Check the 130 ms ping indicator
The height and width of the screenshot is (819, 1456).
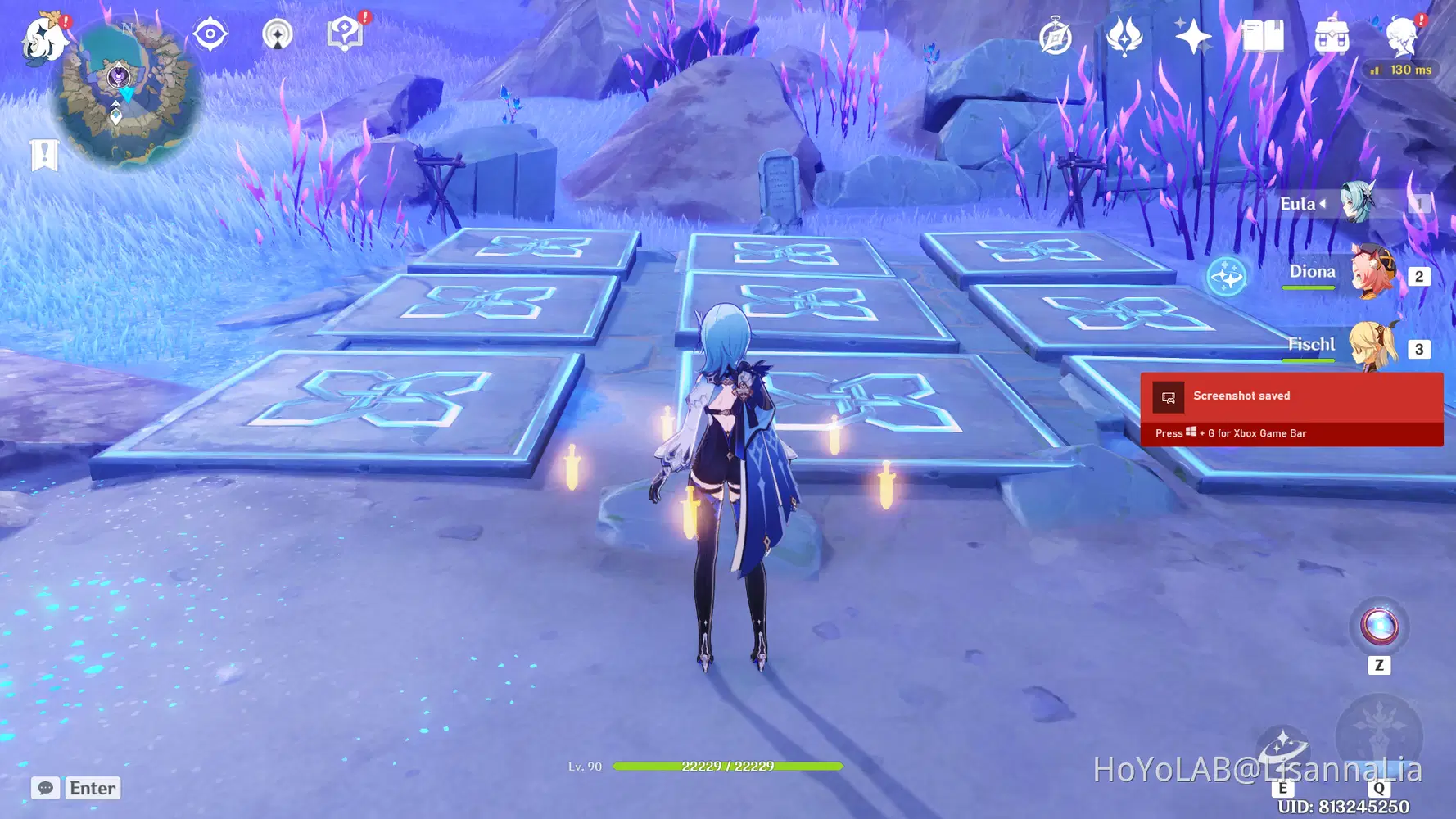click(x=1401, y=70)
